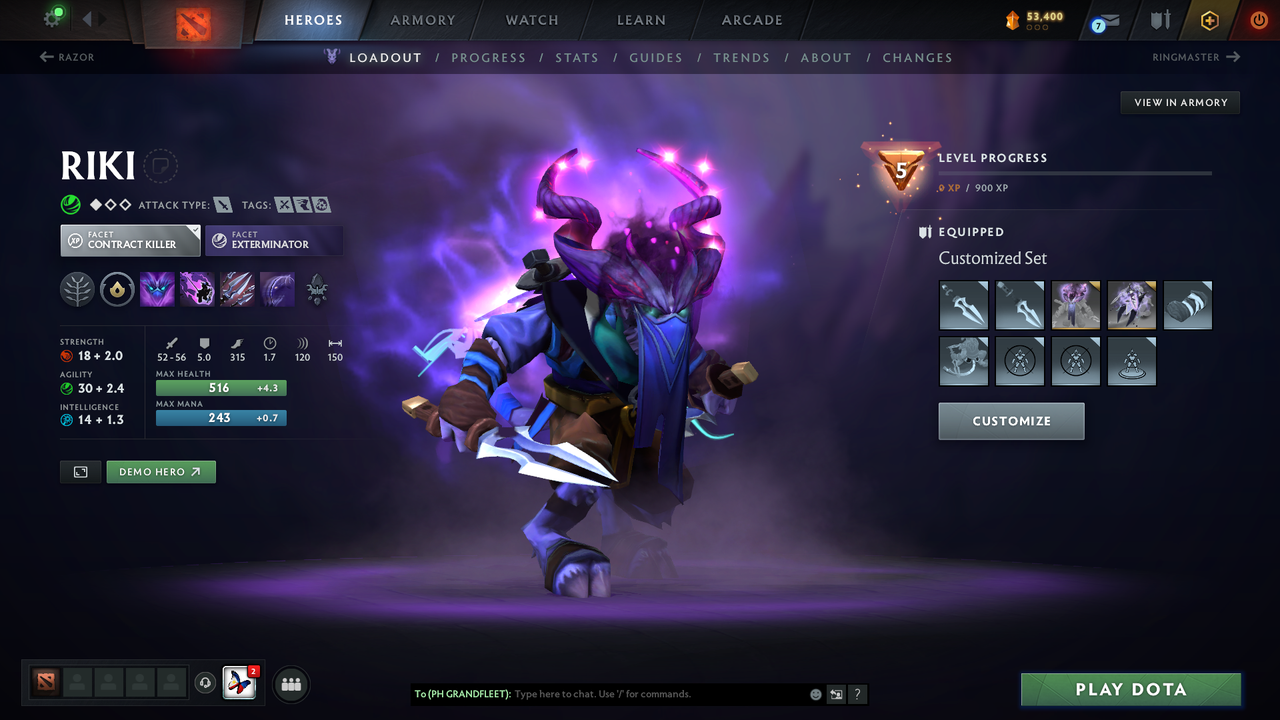Click the power button icon
Image resolution: width=1280 pixels, height=720 pixels.
point(1257,20)
